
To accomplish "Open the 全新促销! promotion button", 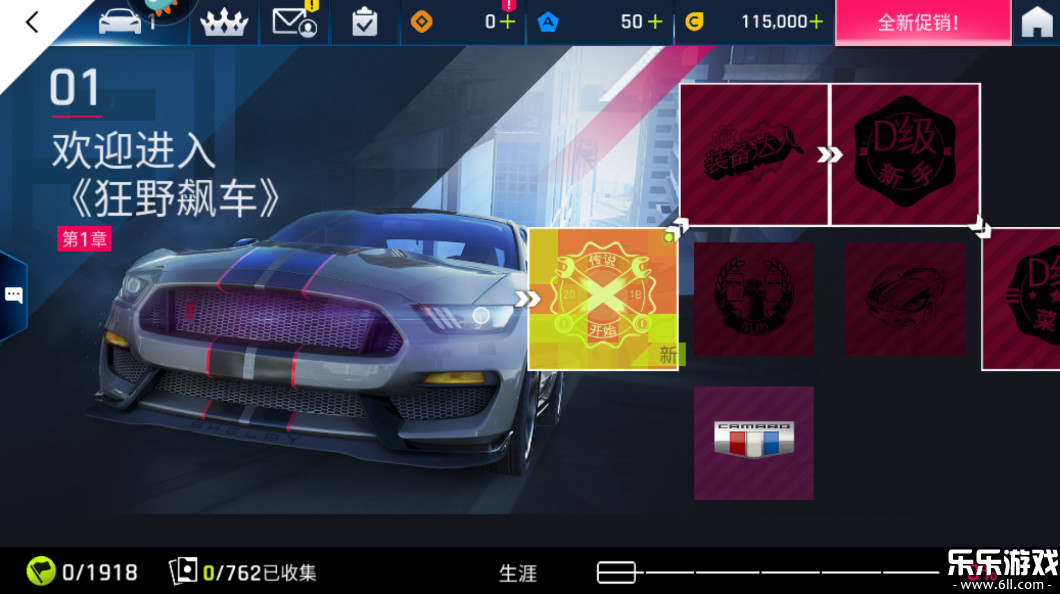I will click(x=918, y=22).
